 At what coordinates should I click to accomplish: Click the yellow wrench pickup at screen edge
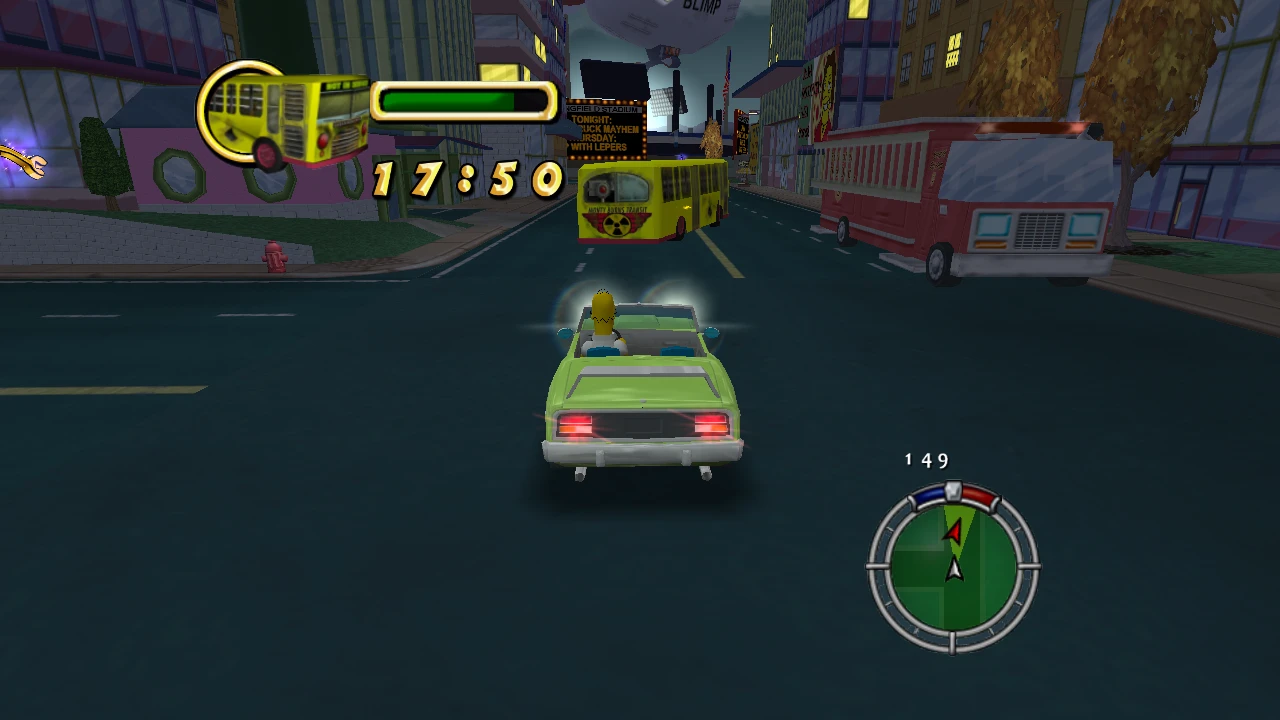tap(22, 162)
